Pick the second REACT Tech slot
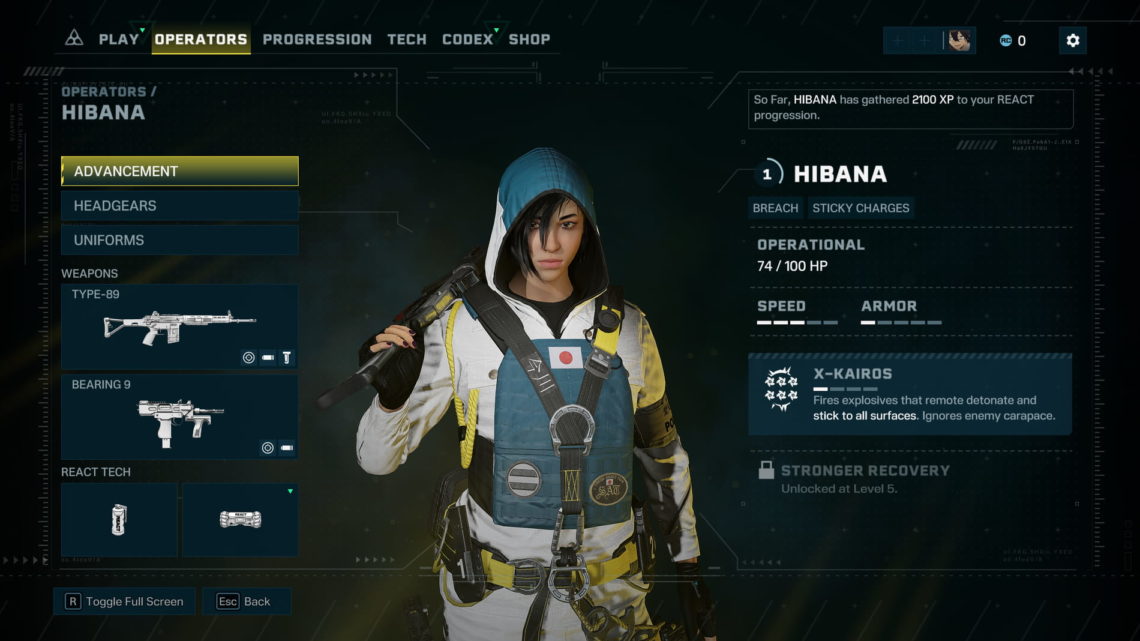1140x641 pixels. tap(240, 520)
